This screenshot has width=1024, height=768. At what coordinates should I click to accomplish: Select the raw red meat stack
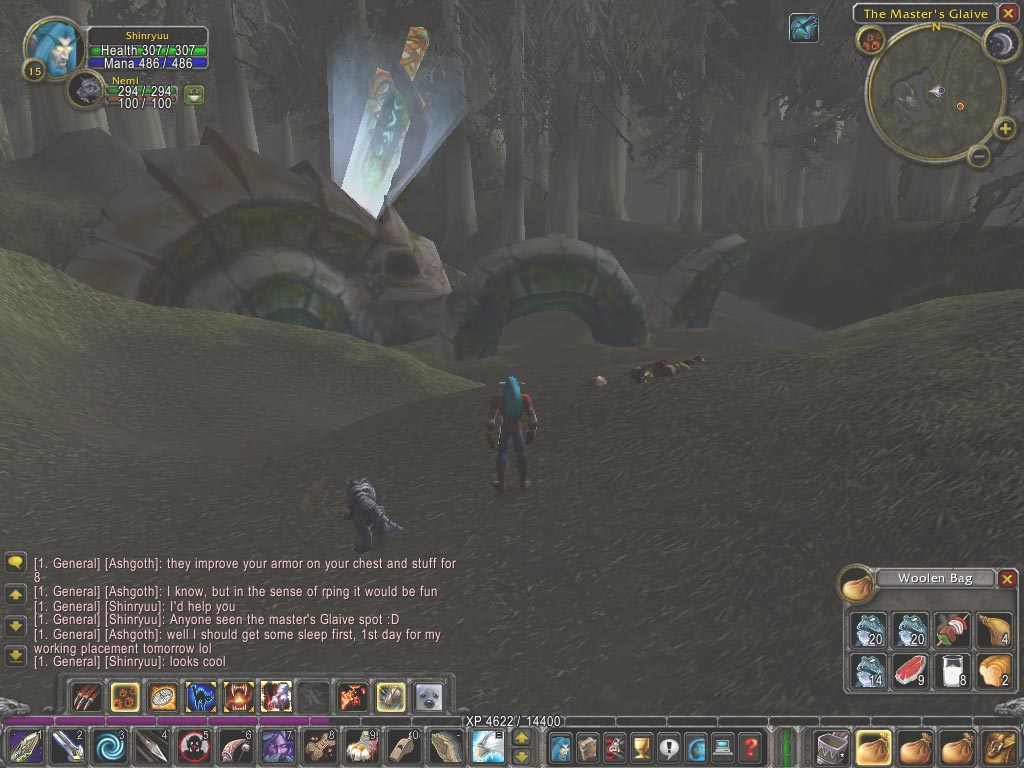point(911,671)
